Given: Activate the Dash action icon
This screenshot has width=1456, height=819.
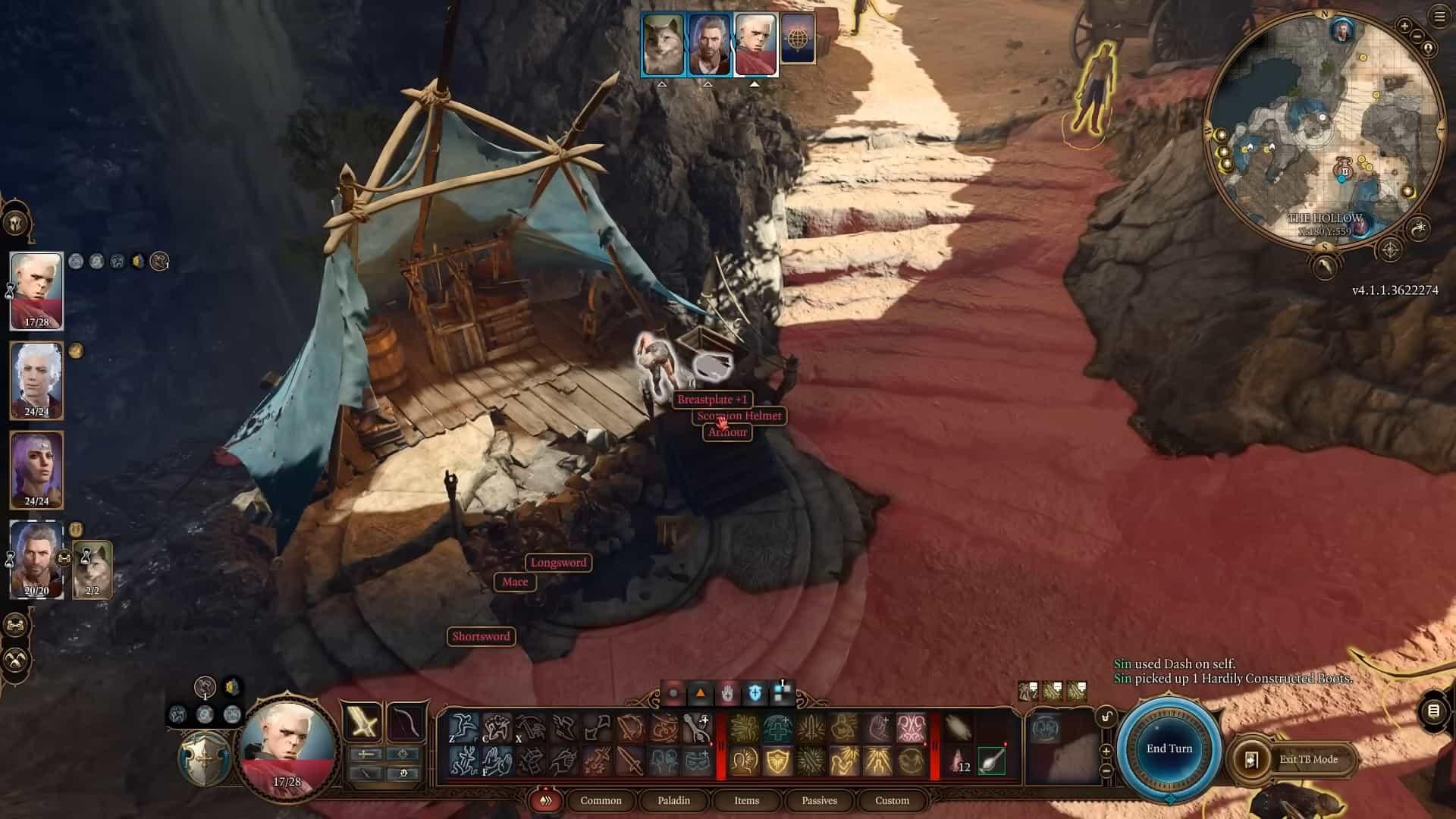Looking at the screenshot, I should pyautogui.click(x=463, y=728).
